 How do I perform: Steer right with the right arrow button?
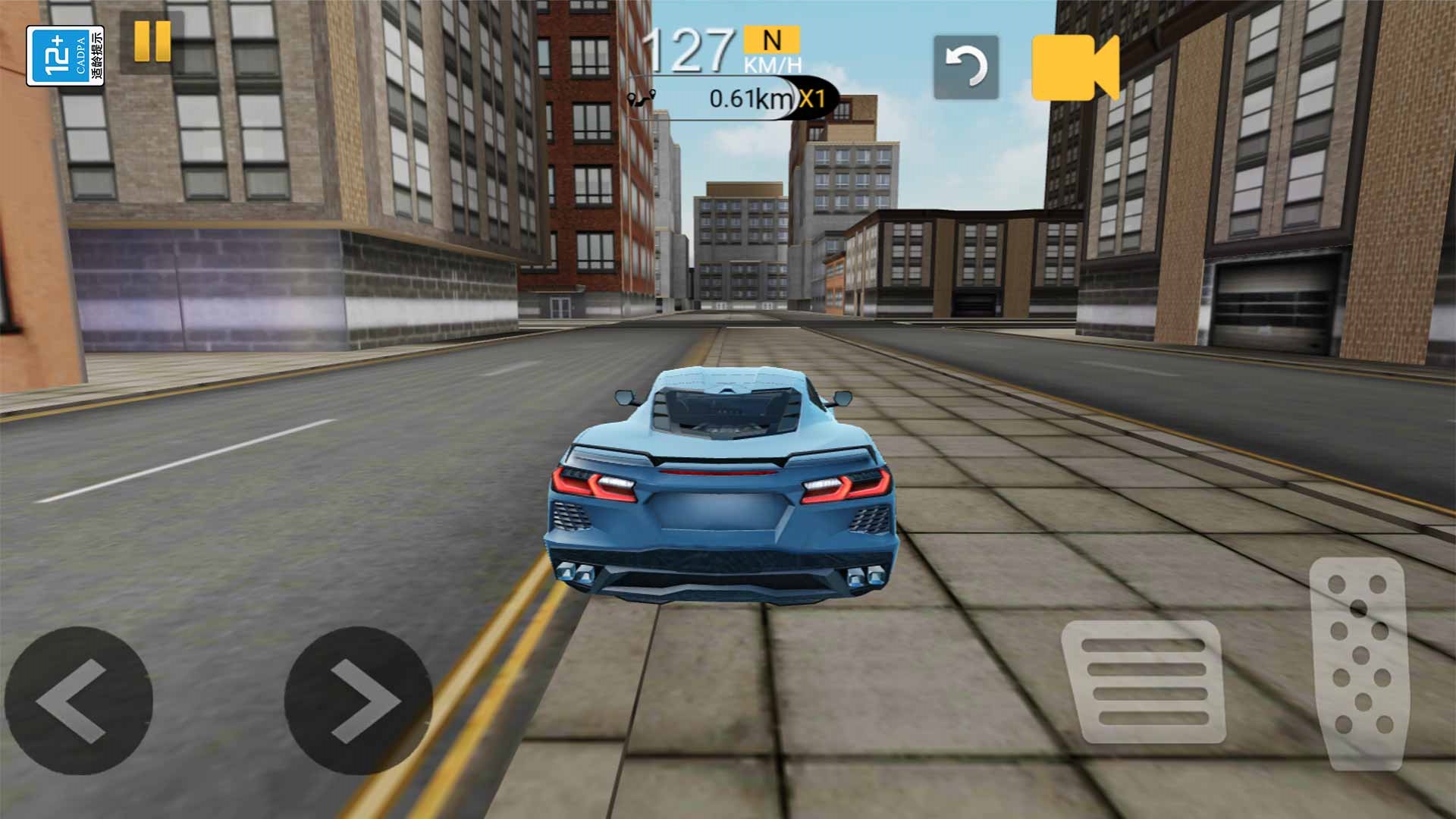point(358,700)
